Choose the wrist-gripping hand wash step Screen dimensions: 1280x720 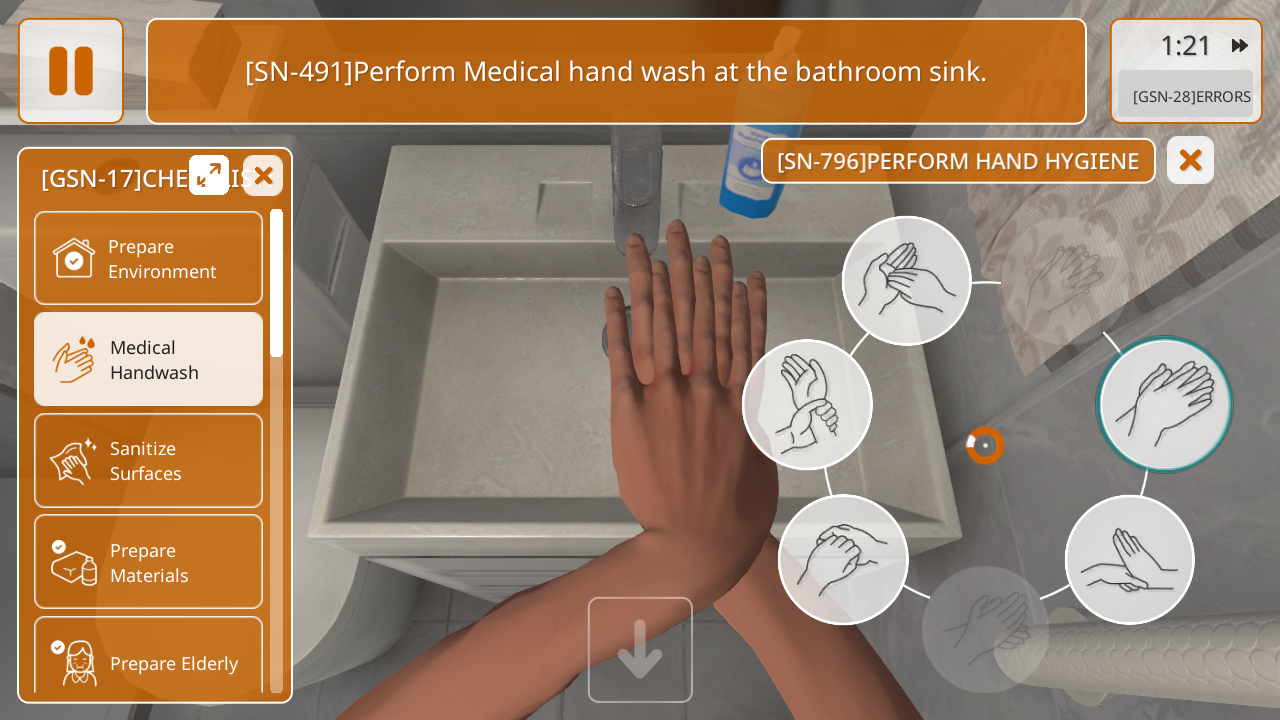click(x=807, y=404)
